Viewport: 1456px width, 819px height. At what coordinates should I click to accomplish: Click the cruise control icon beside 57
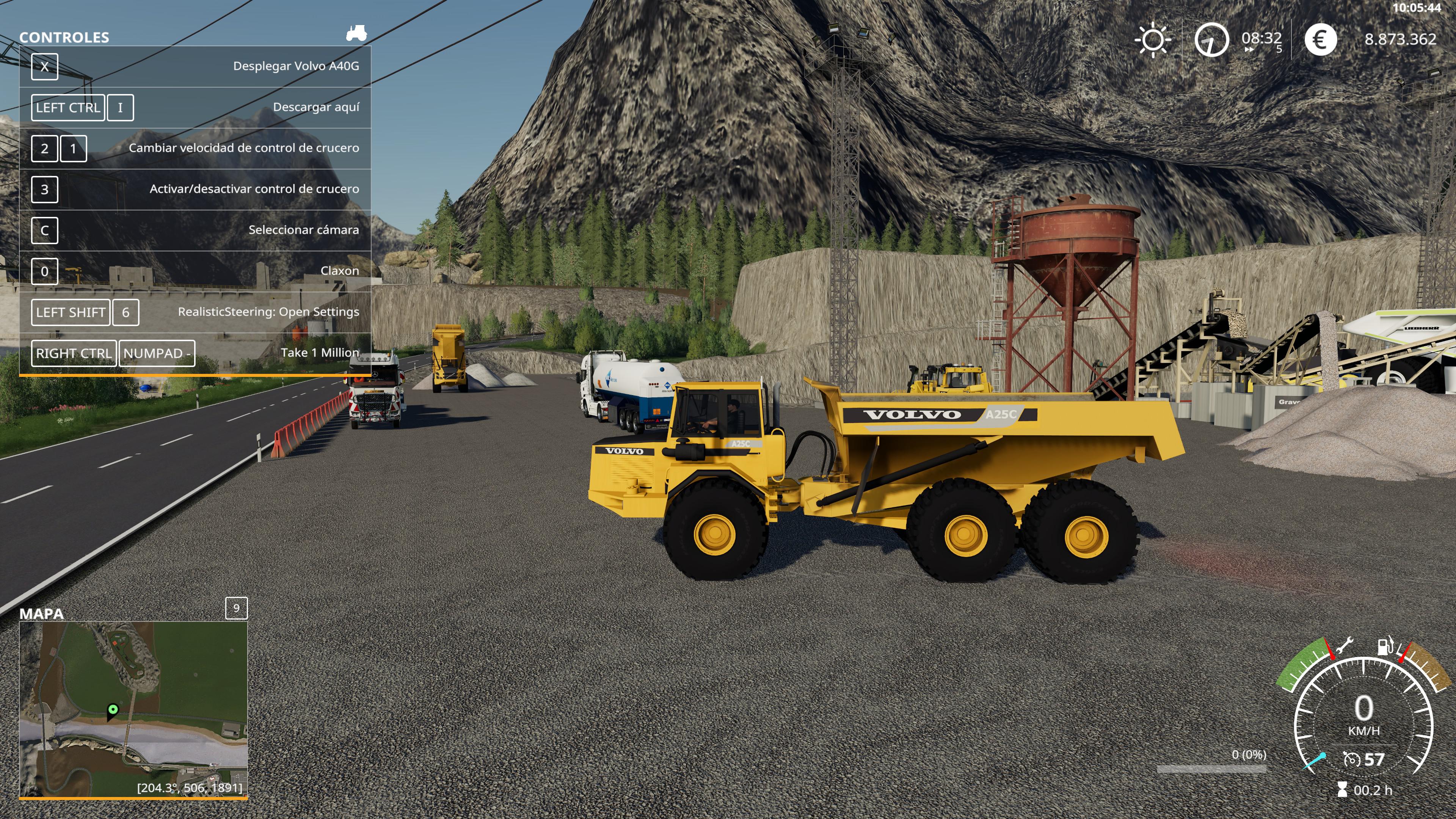(x=1351, y=759)
